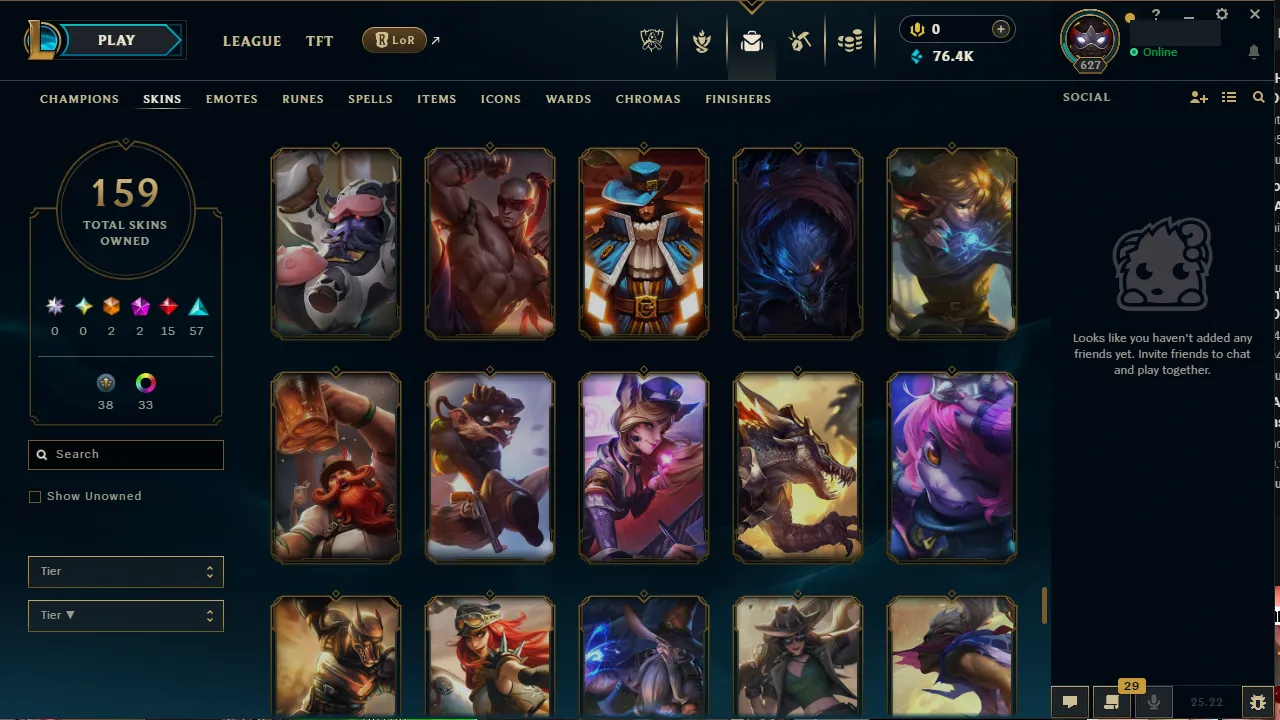This screenshot has height=720, width=1280.
Task: Open the Esports Worlds icon
Action: tap(652, 41)
